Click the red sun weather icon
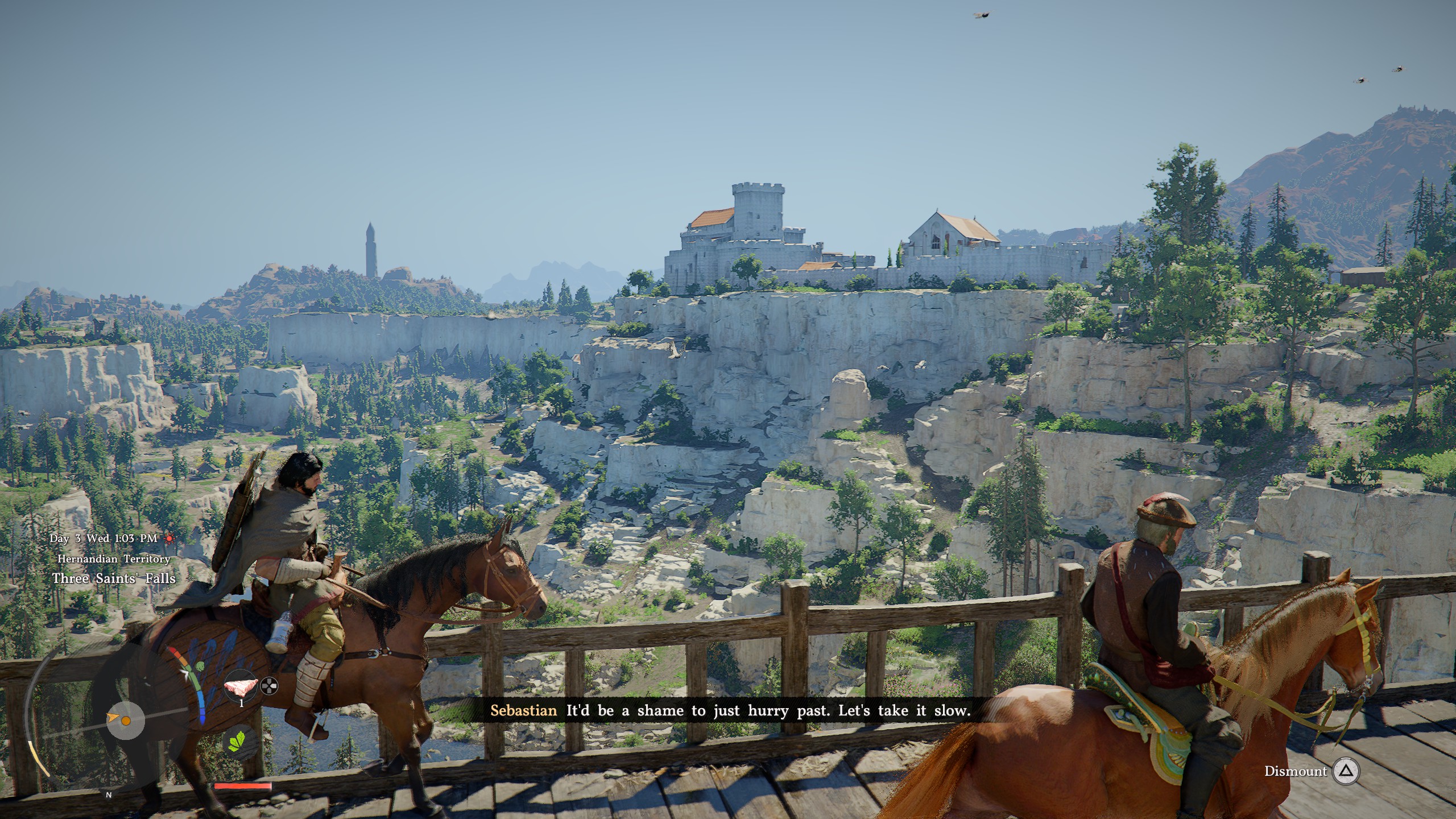Image resolution: width=1456 pixels, height=819 pixels. [x=169, y=538]
